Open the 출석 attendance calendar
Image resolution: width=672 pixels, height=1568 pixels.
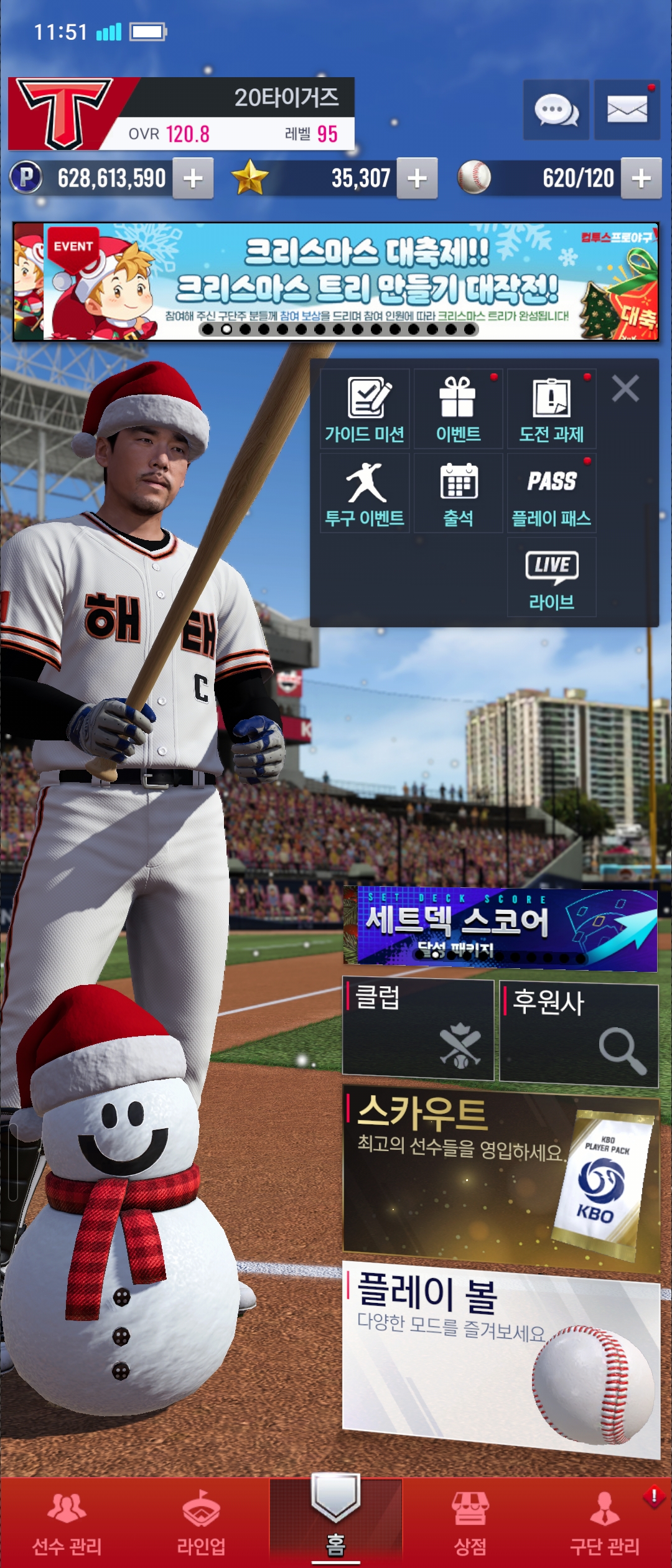458,493
